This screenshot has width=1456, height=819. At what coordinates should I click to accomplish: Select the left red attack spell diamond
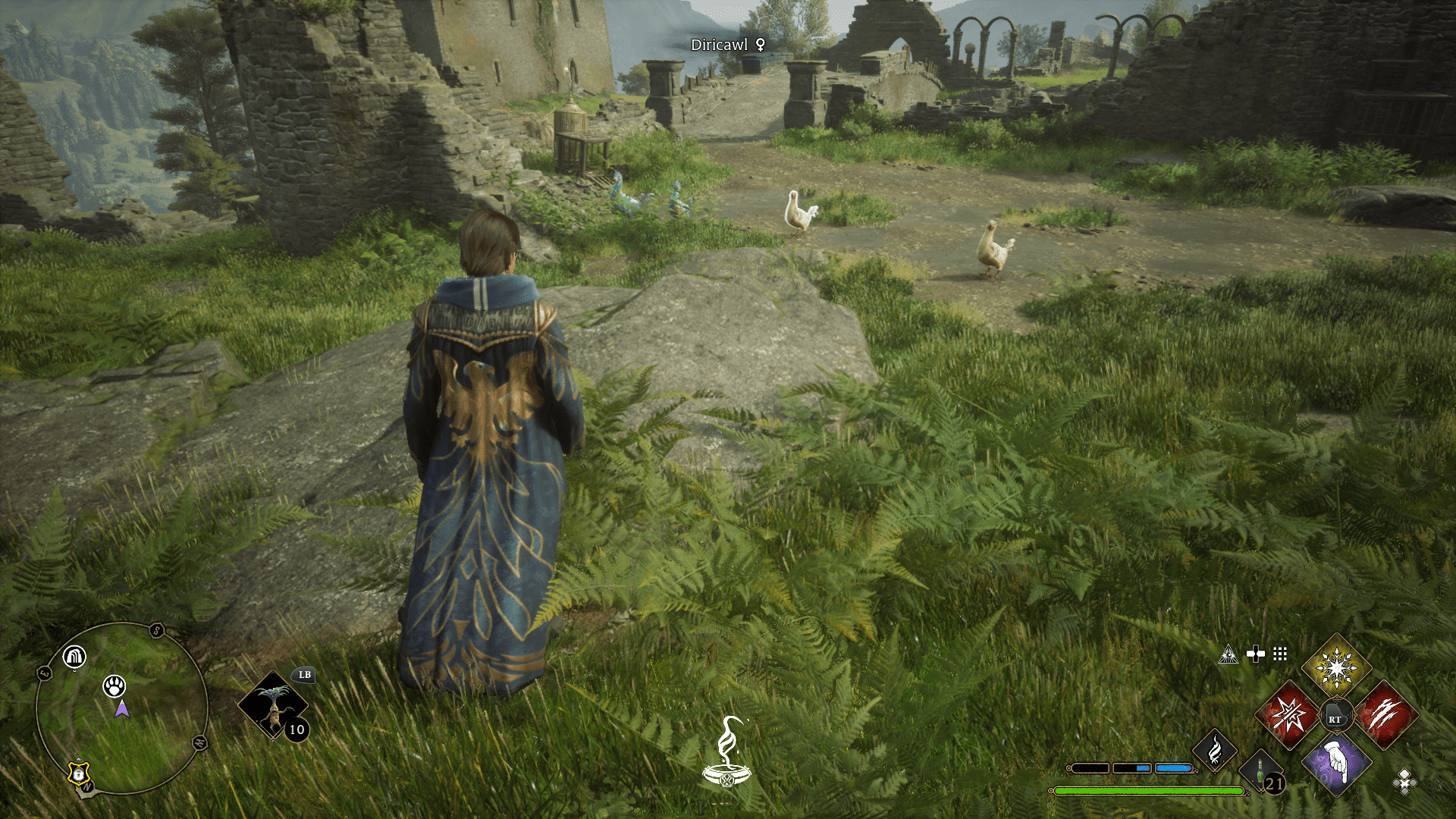1289,715
